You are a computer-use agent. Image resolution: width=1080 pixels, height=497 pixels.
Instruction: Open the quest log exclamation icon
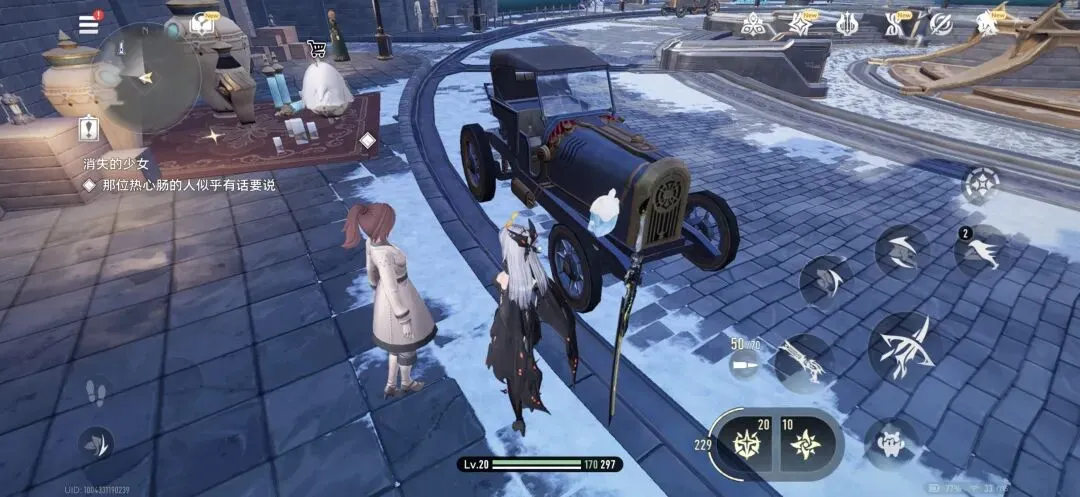pyautogui.click(x=87, y=129)
